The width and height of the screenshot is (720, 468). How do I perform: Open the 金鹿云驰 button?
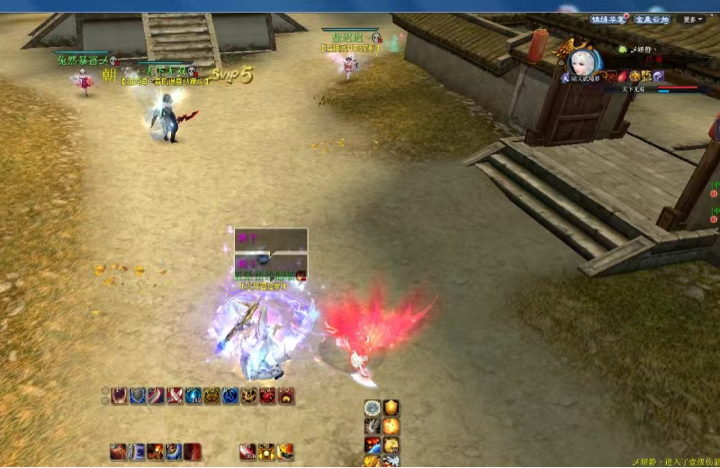click(650, 19)
